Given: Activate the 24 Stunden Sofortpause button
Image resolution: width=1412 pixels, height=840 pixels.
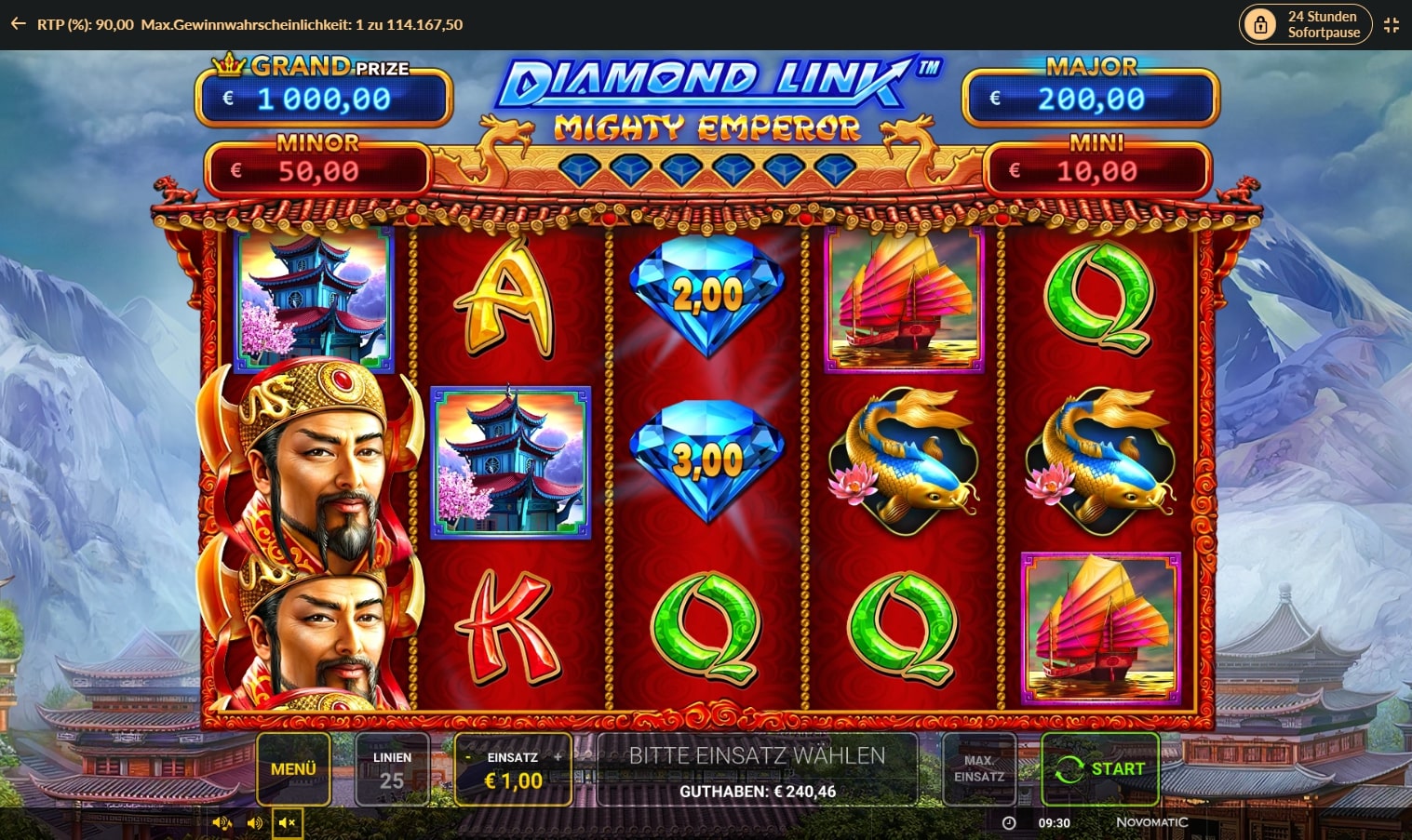Looking at the screenshot, I should 1305,24.
